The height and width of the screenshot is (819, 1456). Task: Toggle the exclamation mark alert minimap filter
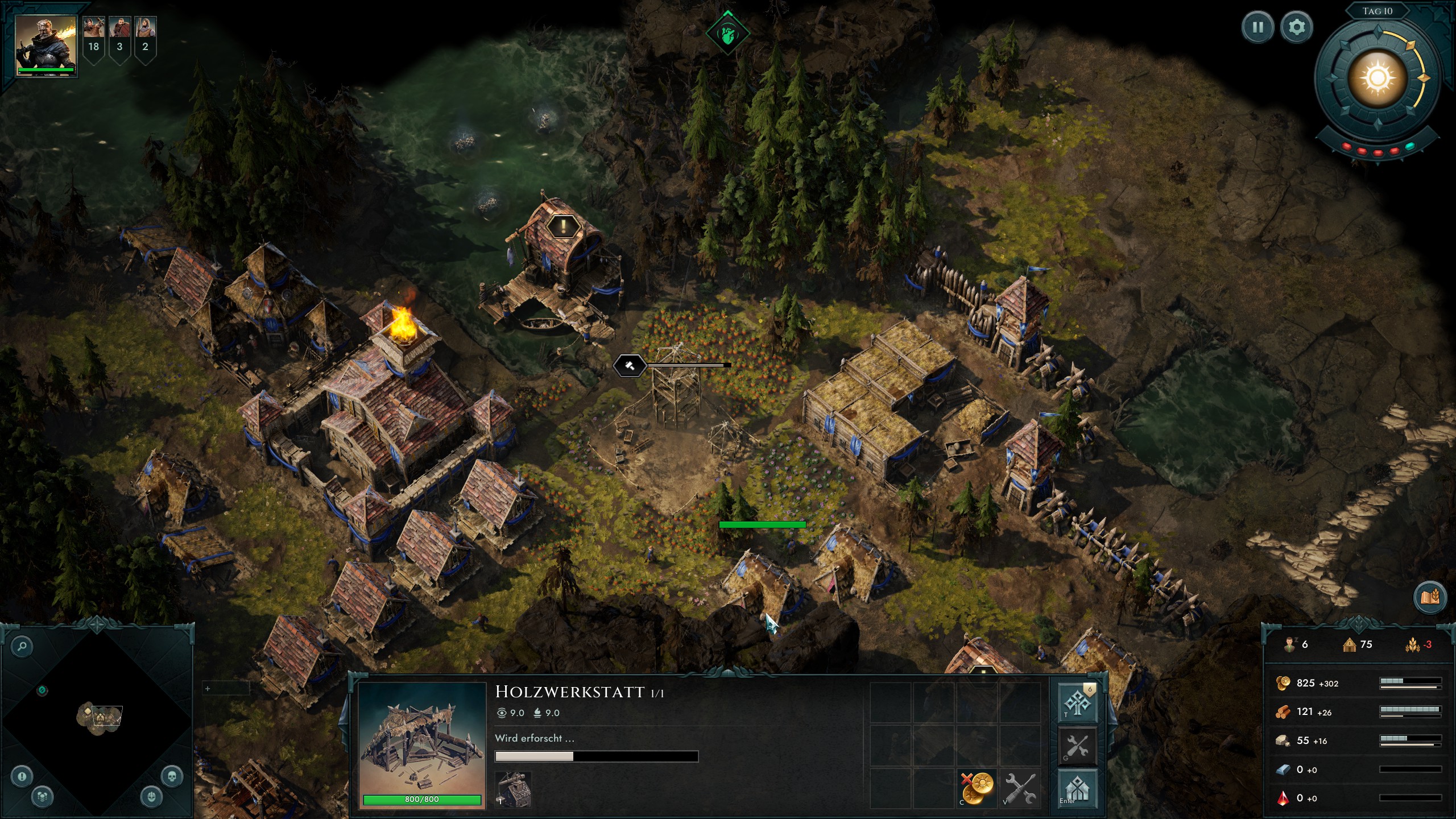(22, 776)
